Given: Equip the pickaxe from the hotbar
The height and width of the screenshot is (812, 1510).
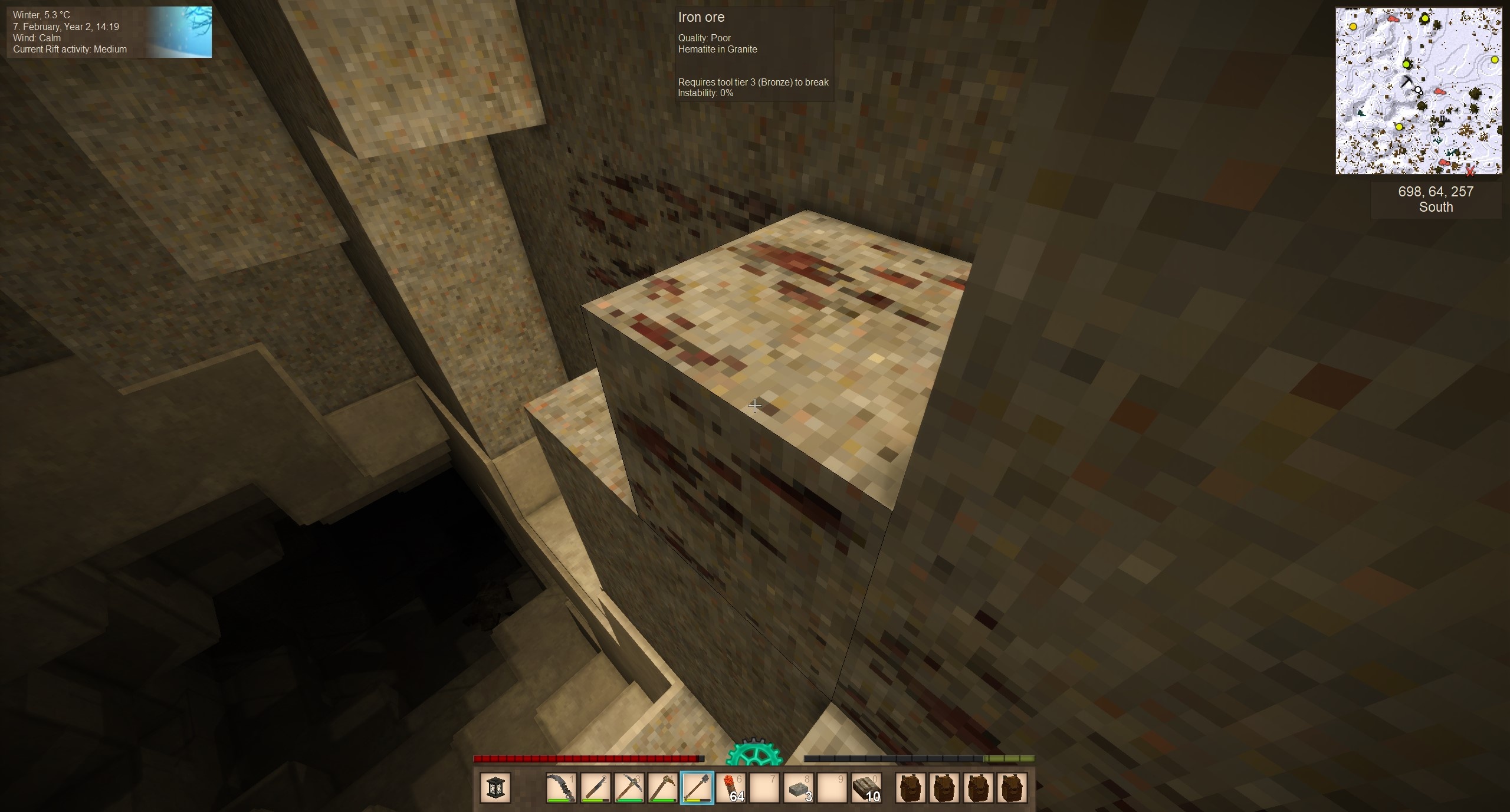Looking at the screenshot, I should [629, 788].
